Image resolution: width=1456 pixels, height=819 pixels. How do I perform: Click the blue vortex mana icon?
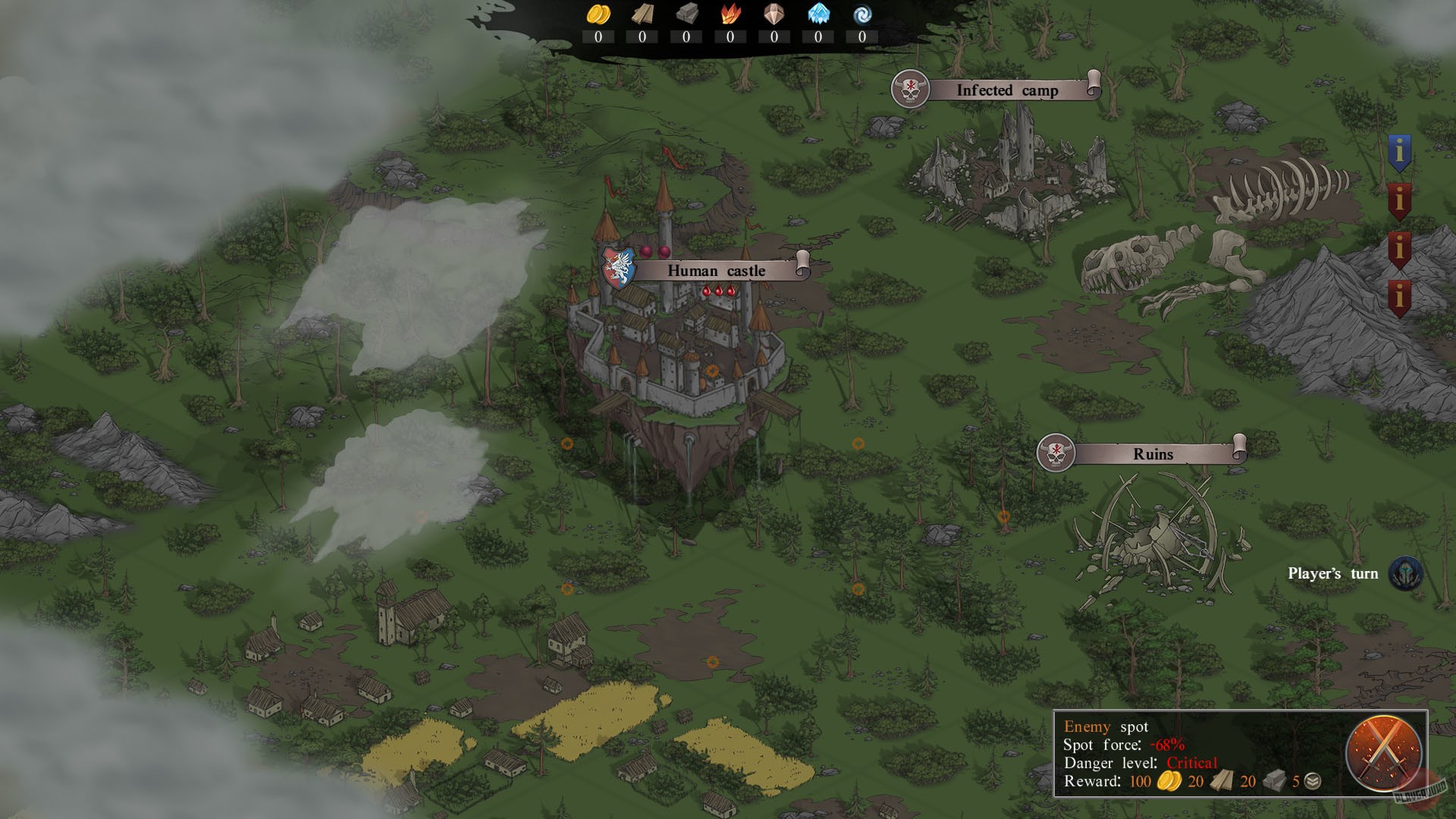(x=861, y=13)
